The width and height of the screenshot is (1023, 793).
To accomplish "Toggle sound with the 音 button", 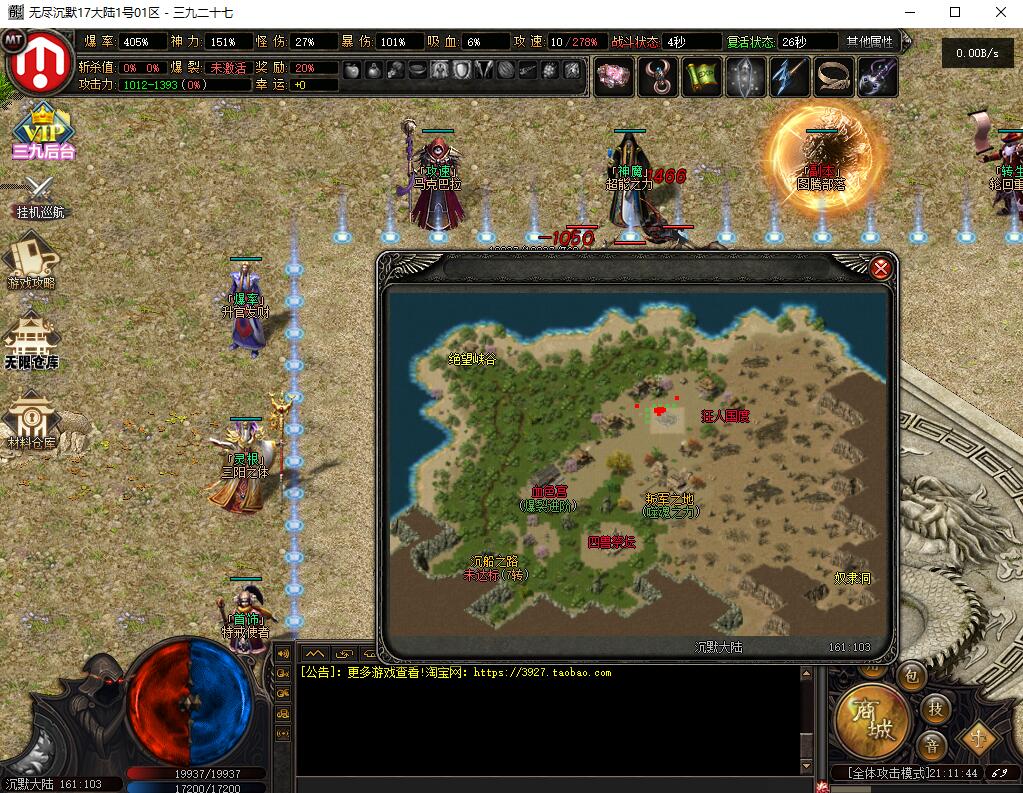I will coord(931,745).
